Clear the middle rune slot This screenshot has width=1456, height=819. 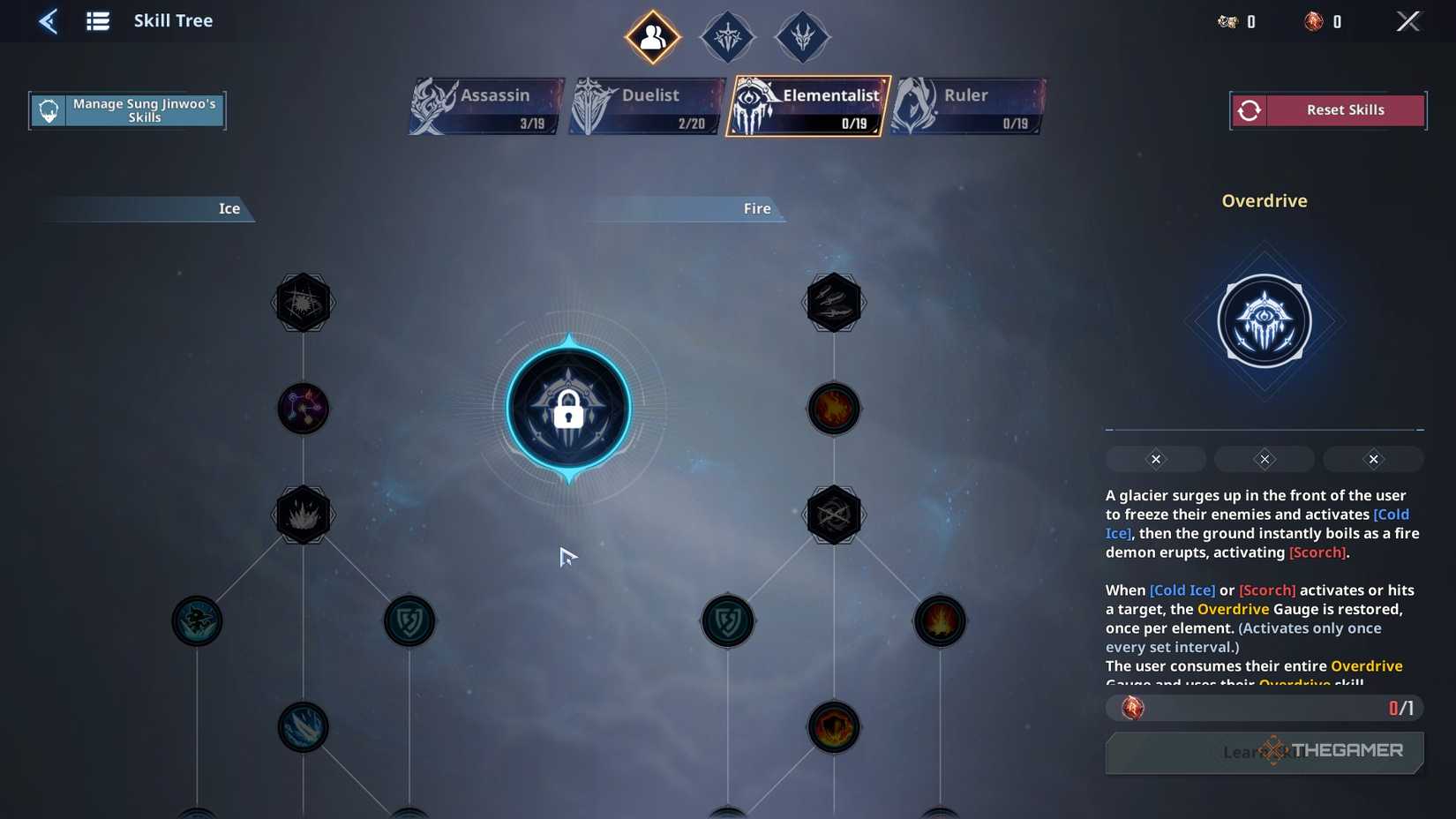coord(1264,459)
